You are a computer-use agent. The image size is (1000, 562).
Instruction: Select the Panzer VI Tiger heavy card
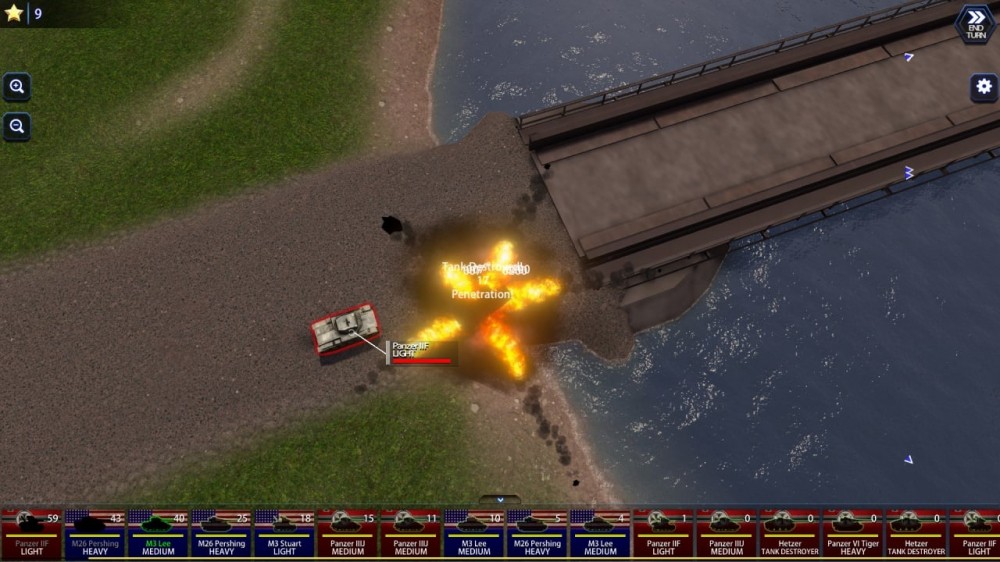pyautogui.click(x=853, y=534)
